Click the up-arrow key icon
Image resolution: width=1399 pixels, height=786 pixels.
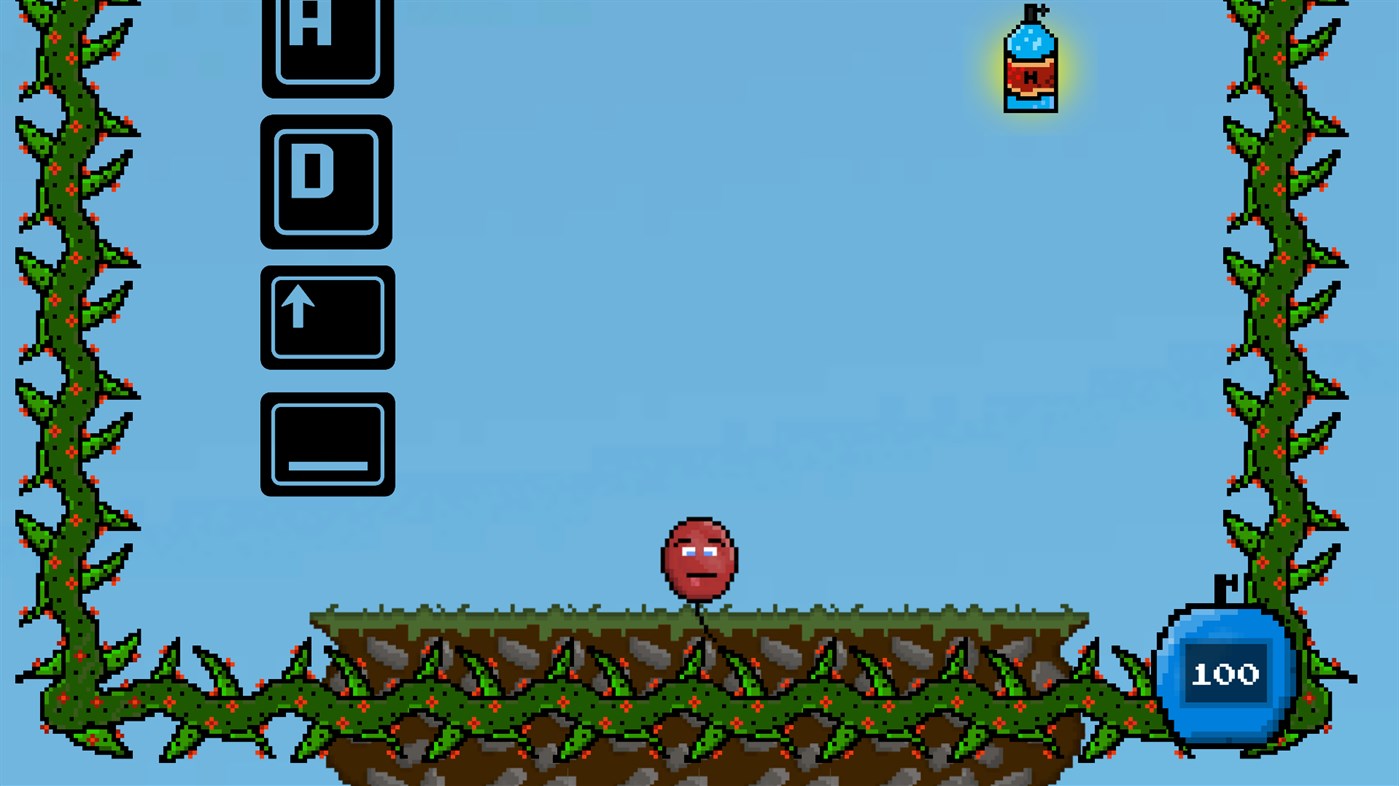point(327,316)
